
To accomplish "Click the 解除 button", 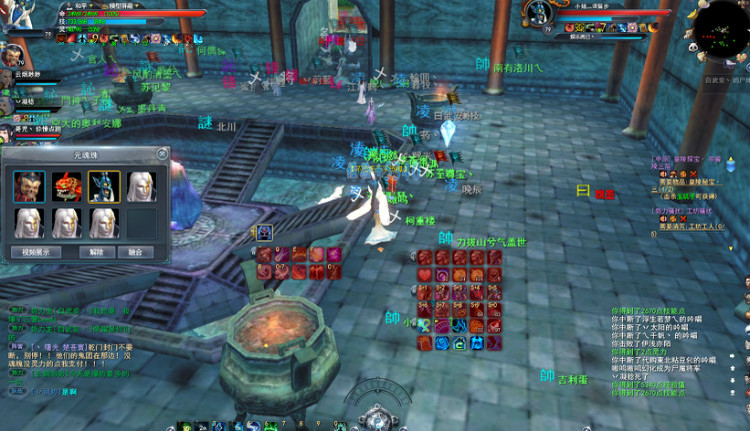I will click(x=96, y=252).
